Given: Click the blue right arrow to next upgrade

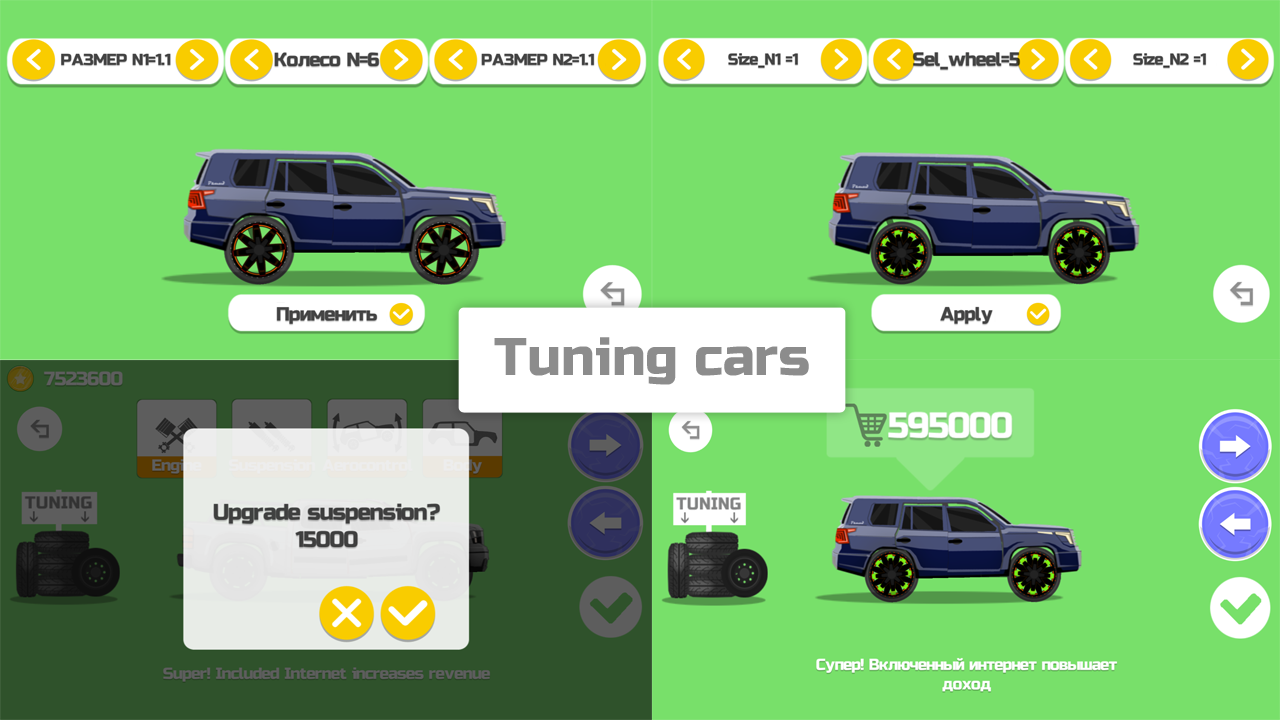Looking at the screenshot, I should (1235, 446).
